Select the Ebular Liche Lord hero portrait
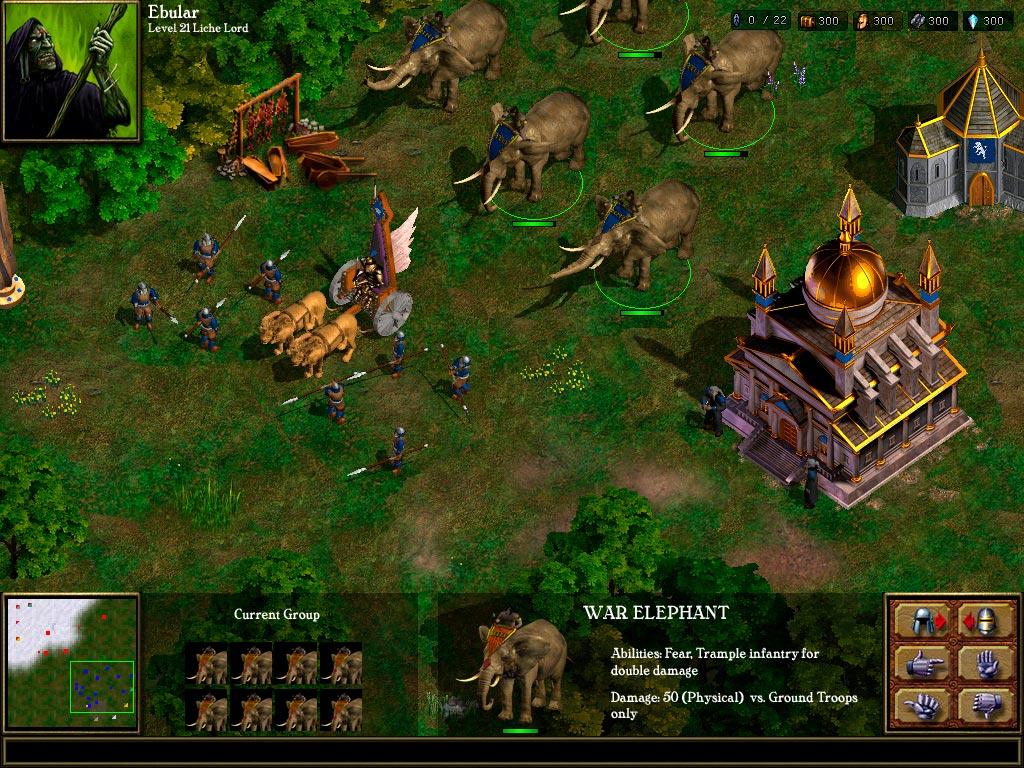 (71, 70)
